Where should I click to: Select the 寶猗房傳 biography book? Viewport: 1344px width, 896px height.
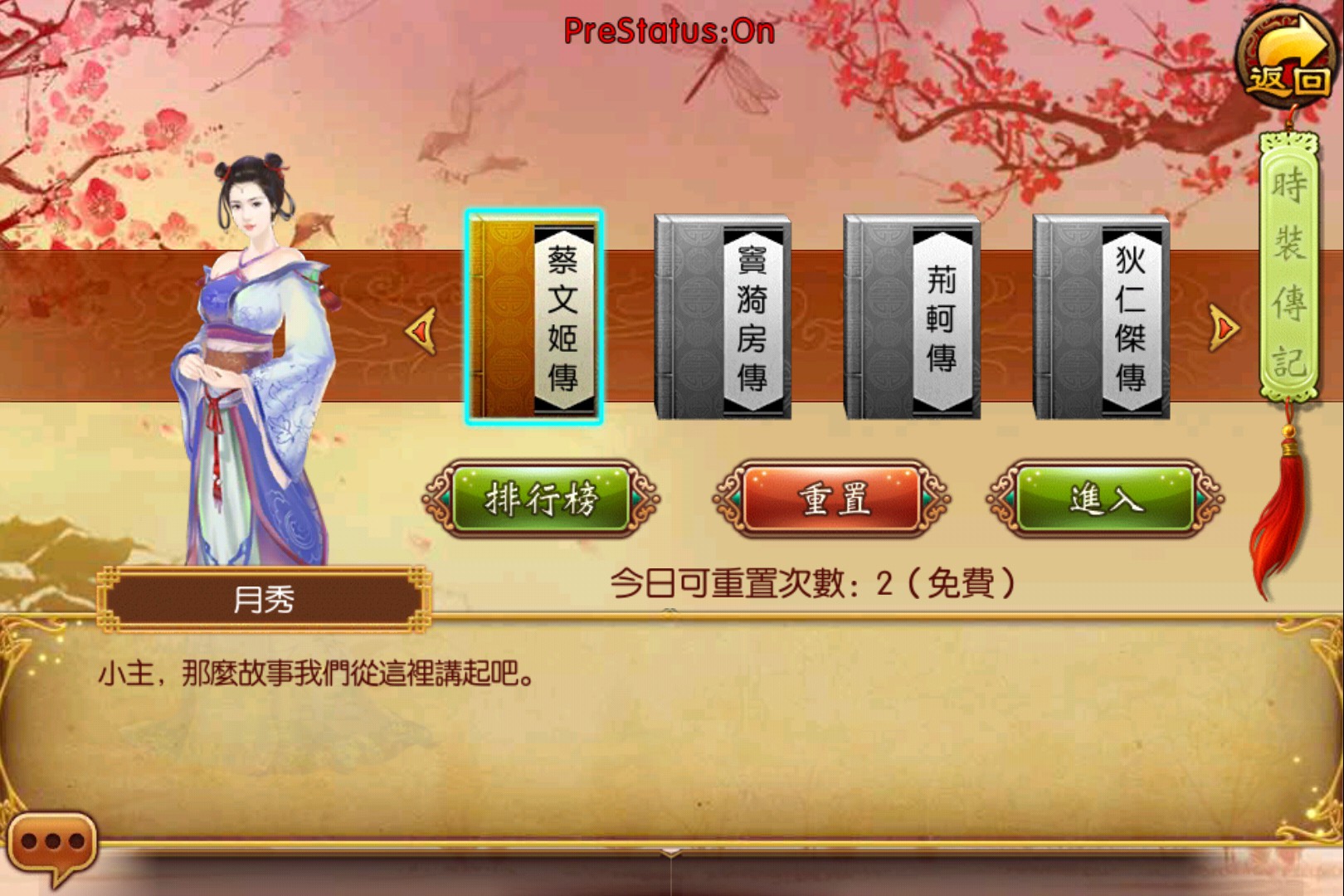722,317
